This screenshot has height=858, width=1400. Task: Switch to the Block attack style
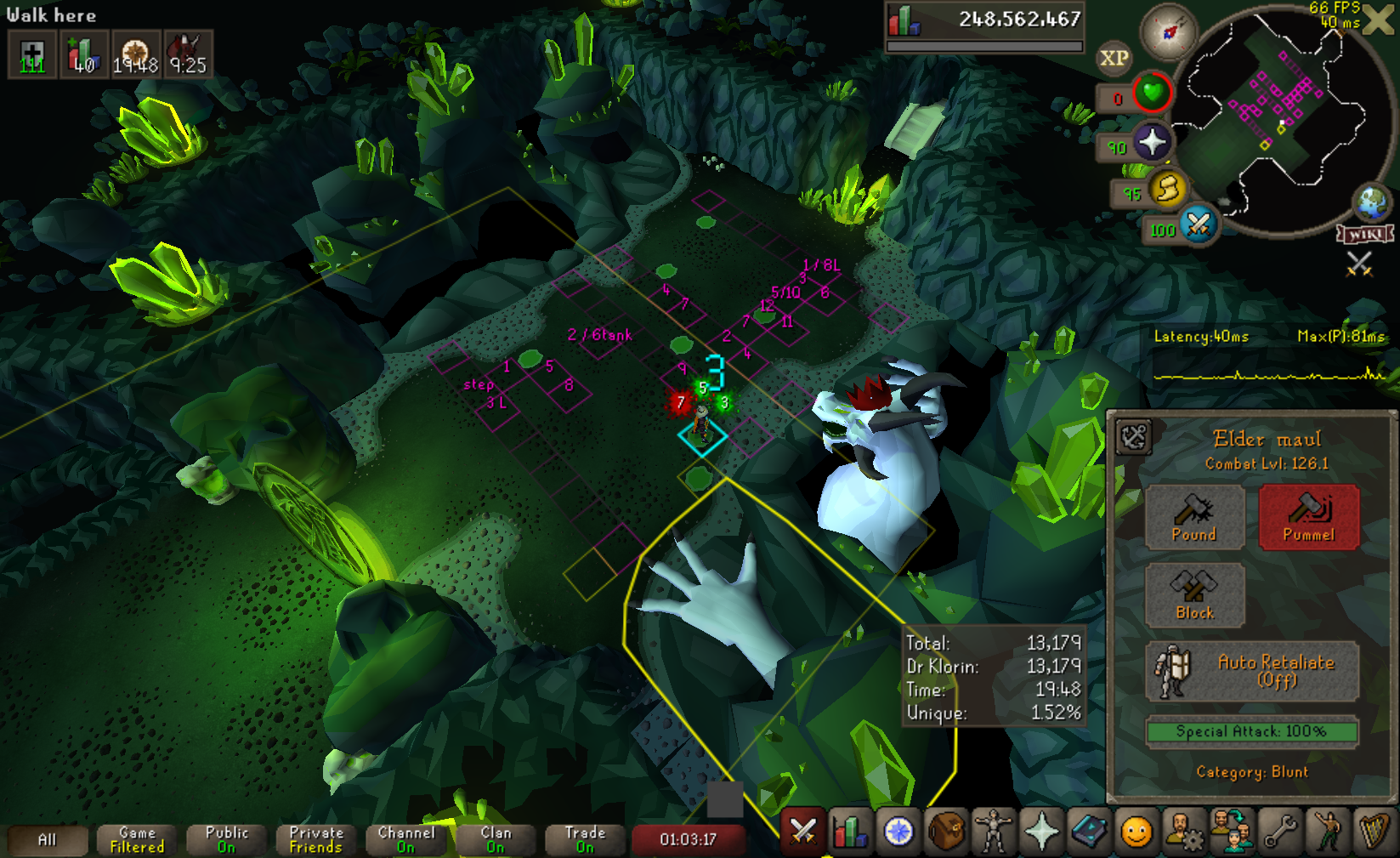coord(1194,594)
